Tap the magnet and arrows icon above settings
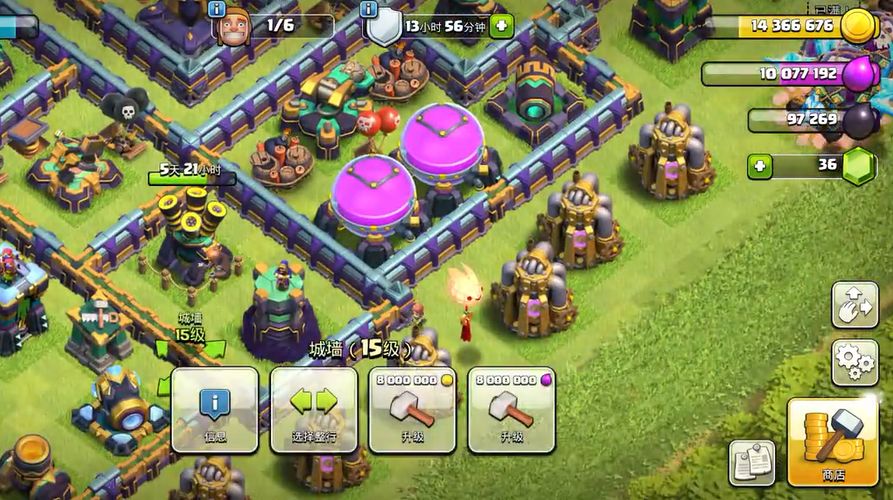 [x=854, y=304]
